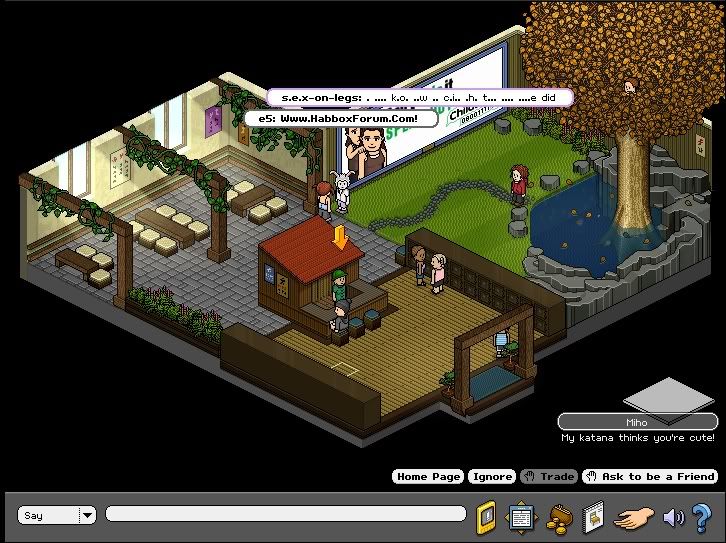Focus the chat text input bar
The height and width of the screenshot is (543, 726).
(285, 514)
